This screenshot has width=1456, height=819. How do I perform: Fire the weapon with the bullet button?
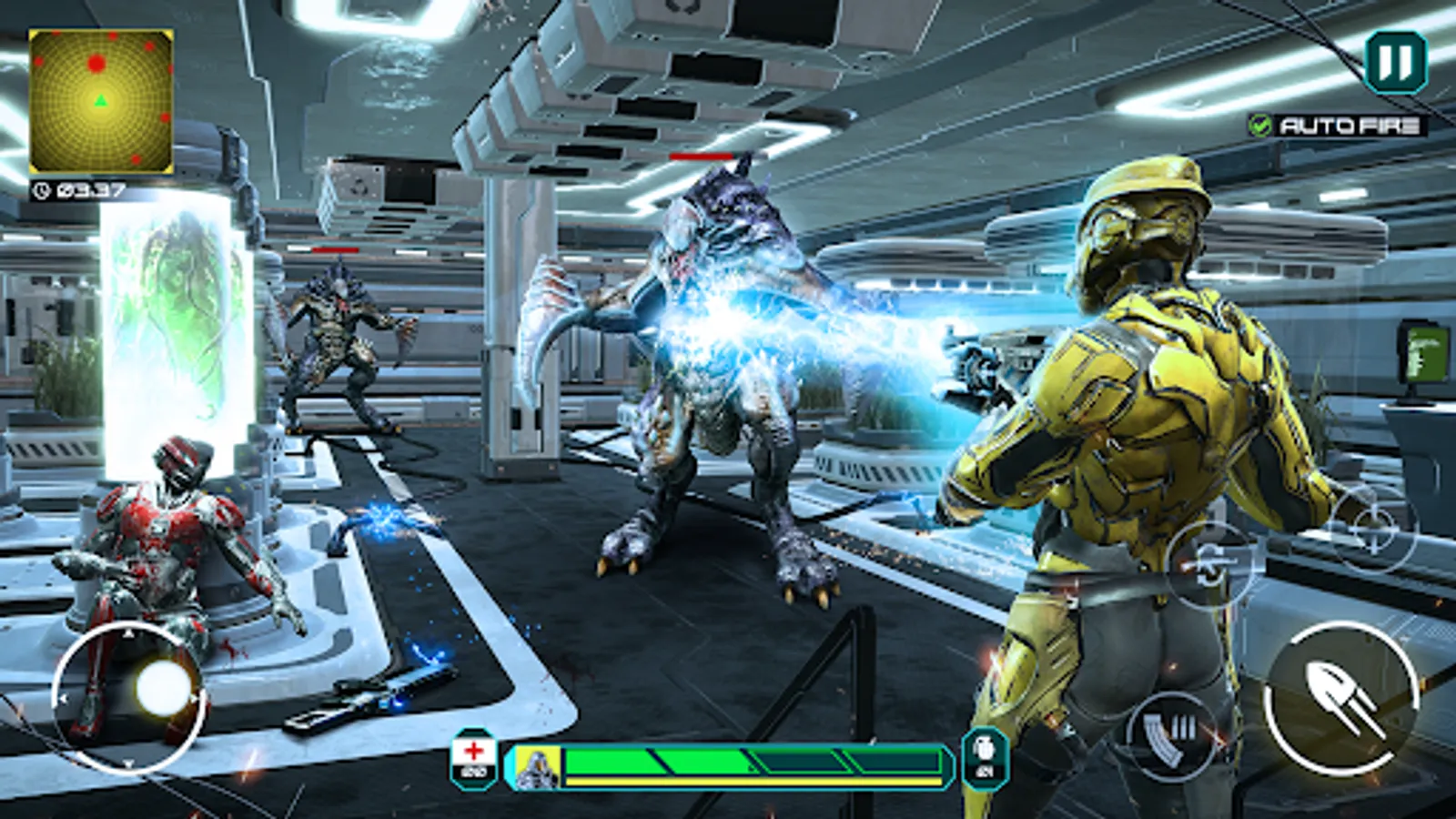pyautogui.click(x=1342, y=699)
